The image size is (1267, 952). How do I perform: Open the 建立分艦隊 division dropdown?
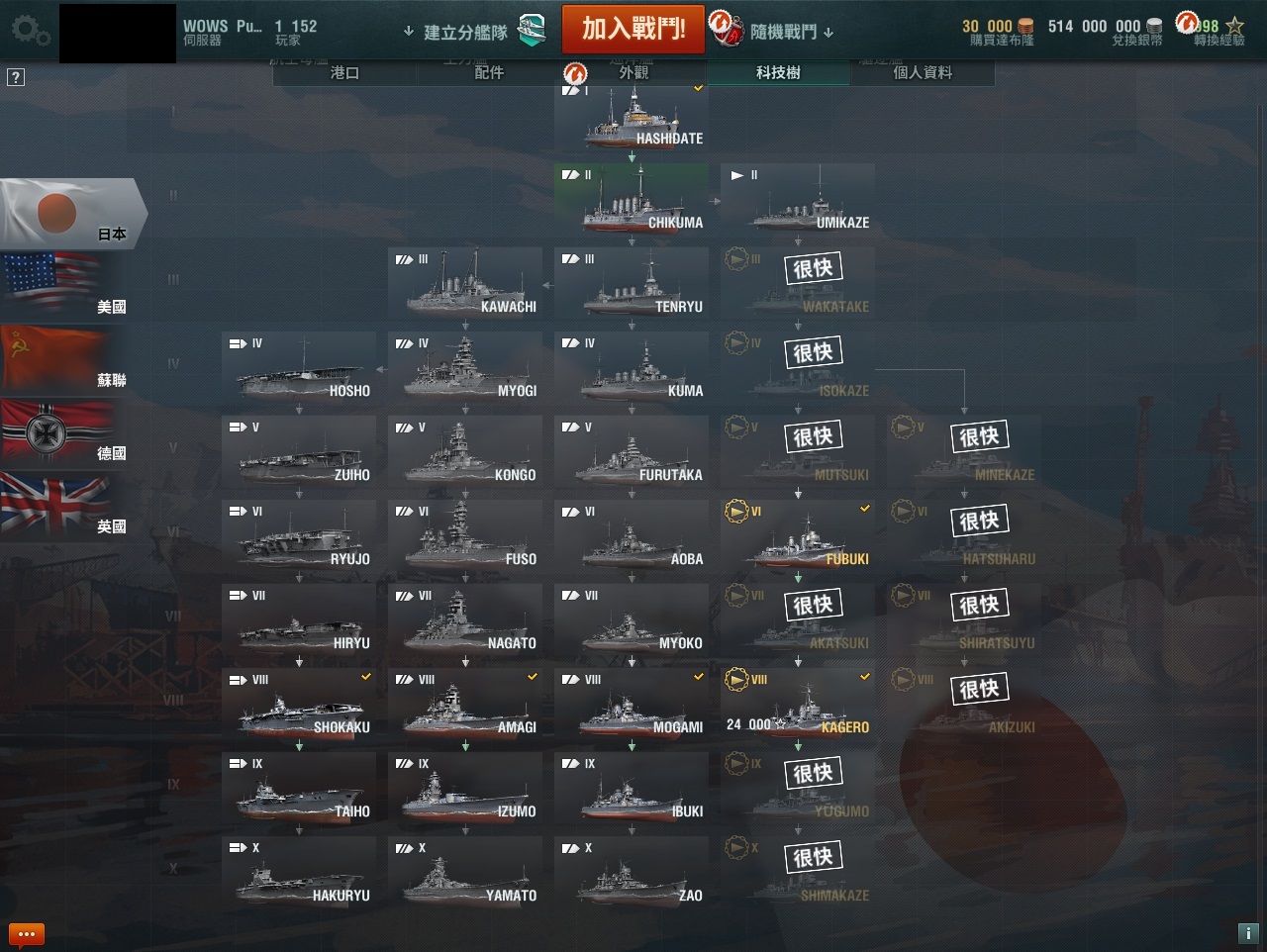456,33
